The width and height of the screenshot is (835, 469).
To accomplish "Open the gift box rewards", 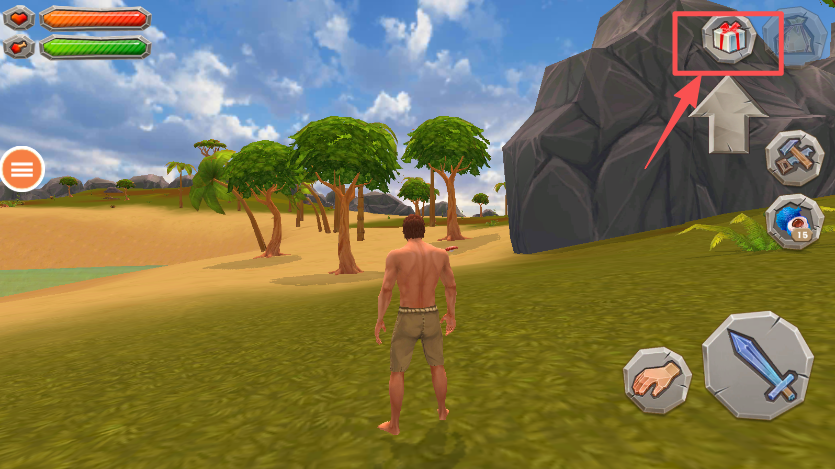I will point(727,38).
